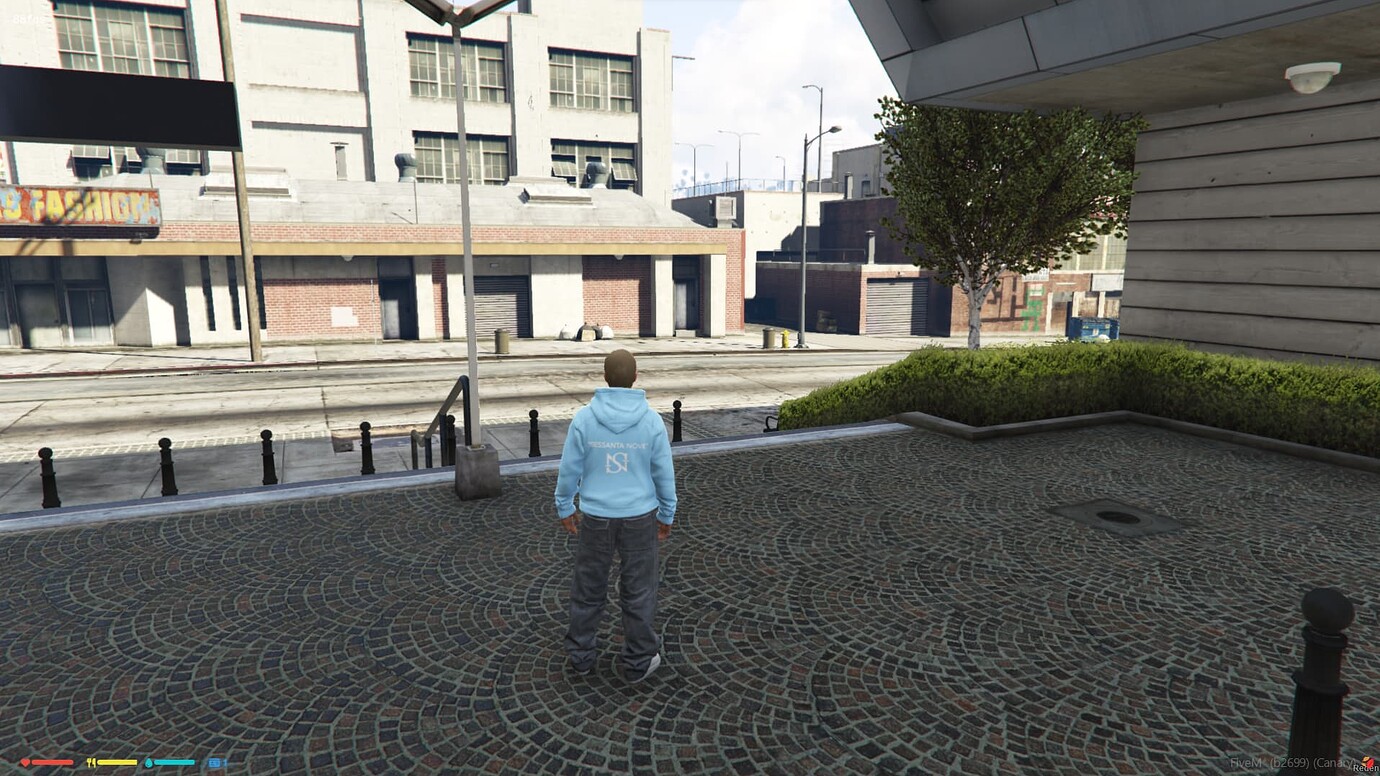1380x776 pixels.
Task: Click the FiveM watermark text
Action: pyautogui.click(x=1246, y=763)
